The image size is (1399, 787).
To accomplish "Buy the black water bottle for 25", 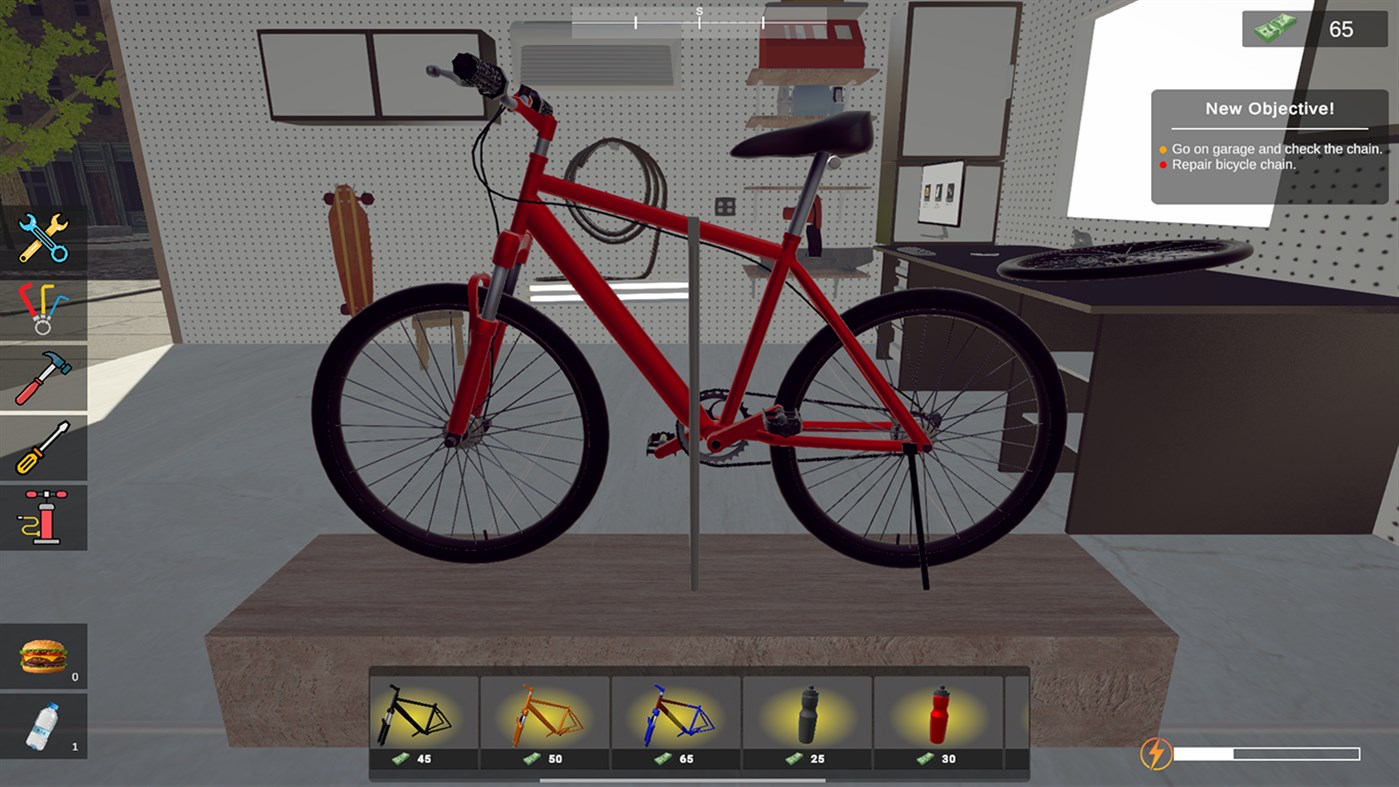I will coord(810,713).
